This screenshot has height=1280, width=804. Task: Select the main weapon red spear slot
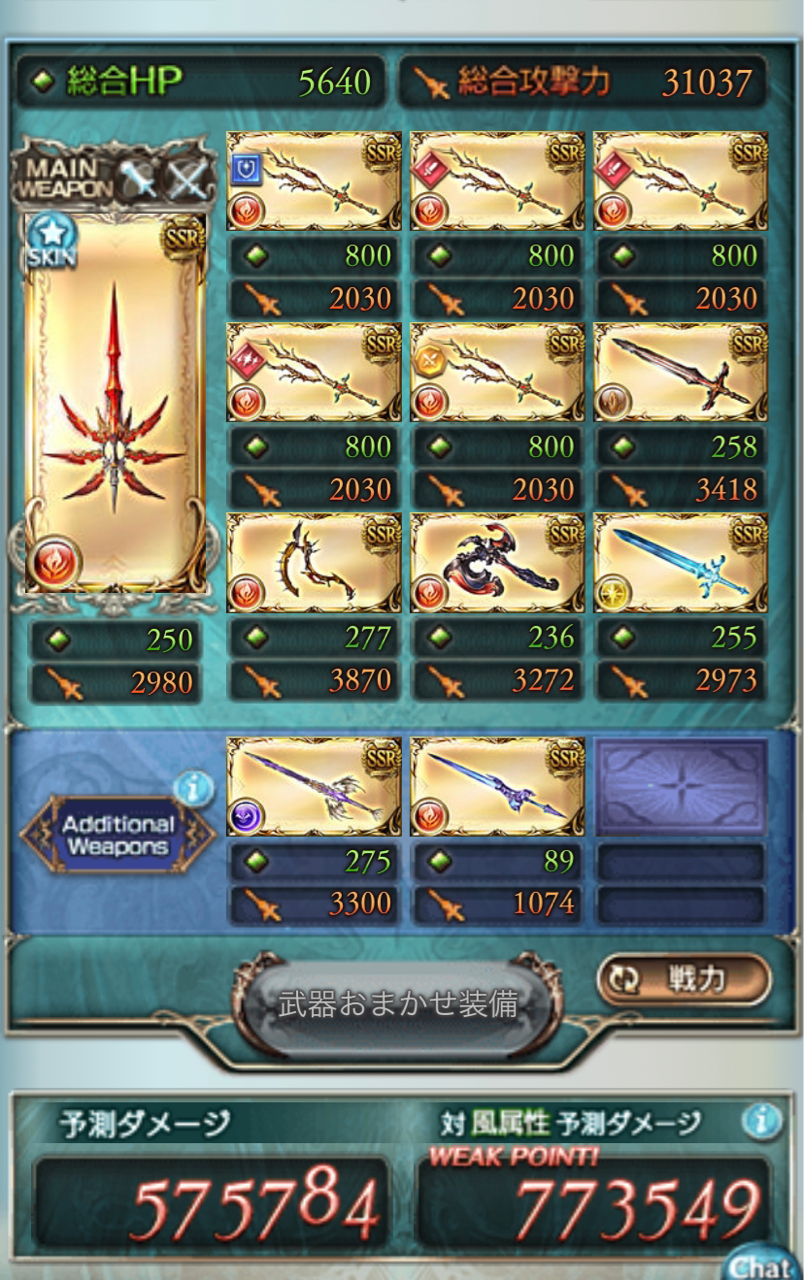(x=115, y=400)
